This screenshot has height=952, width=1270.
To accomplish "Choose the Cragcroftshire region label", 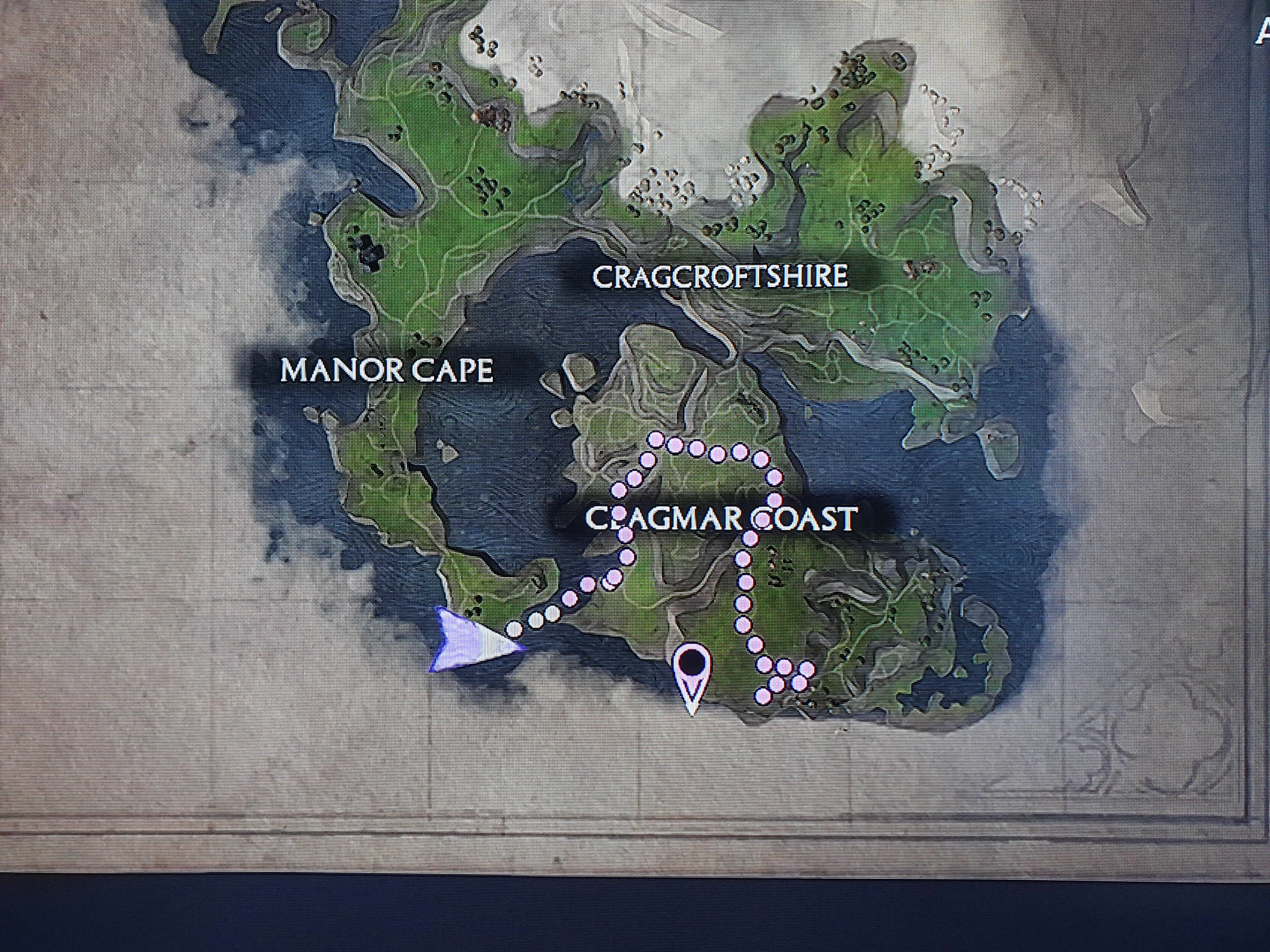I will [x=720, y=277].
